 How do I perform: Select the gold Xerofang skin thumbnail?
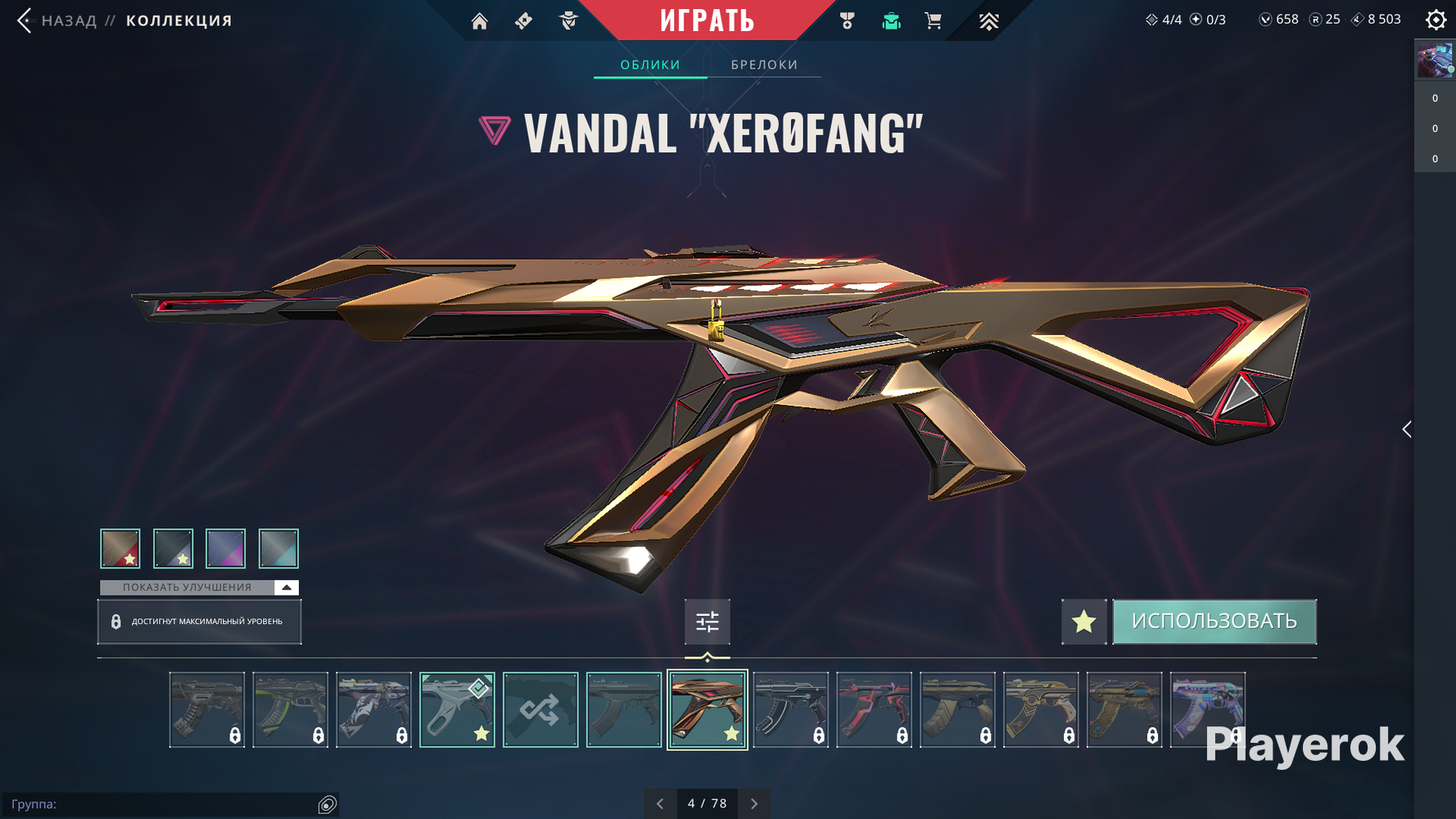click(x=708, y=709)
